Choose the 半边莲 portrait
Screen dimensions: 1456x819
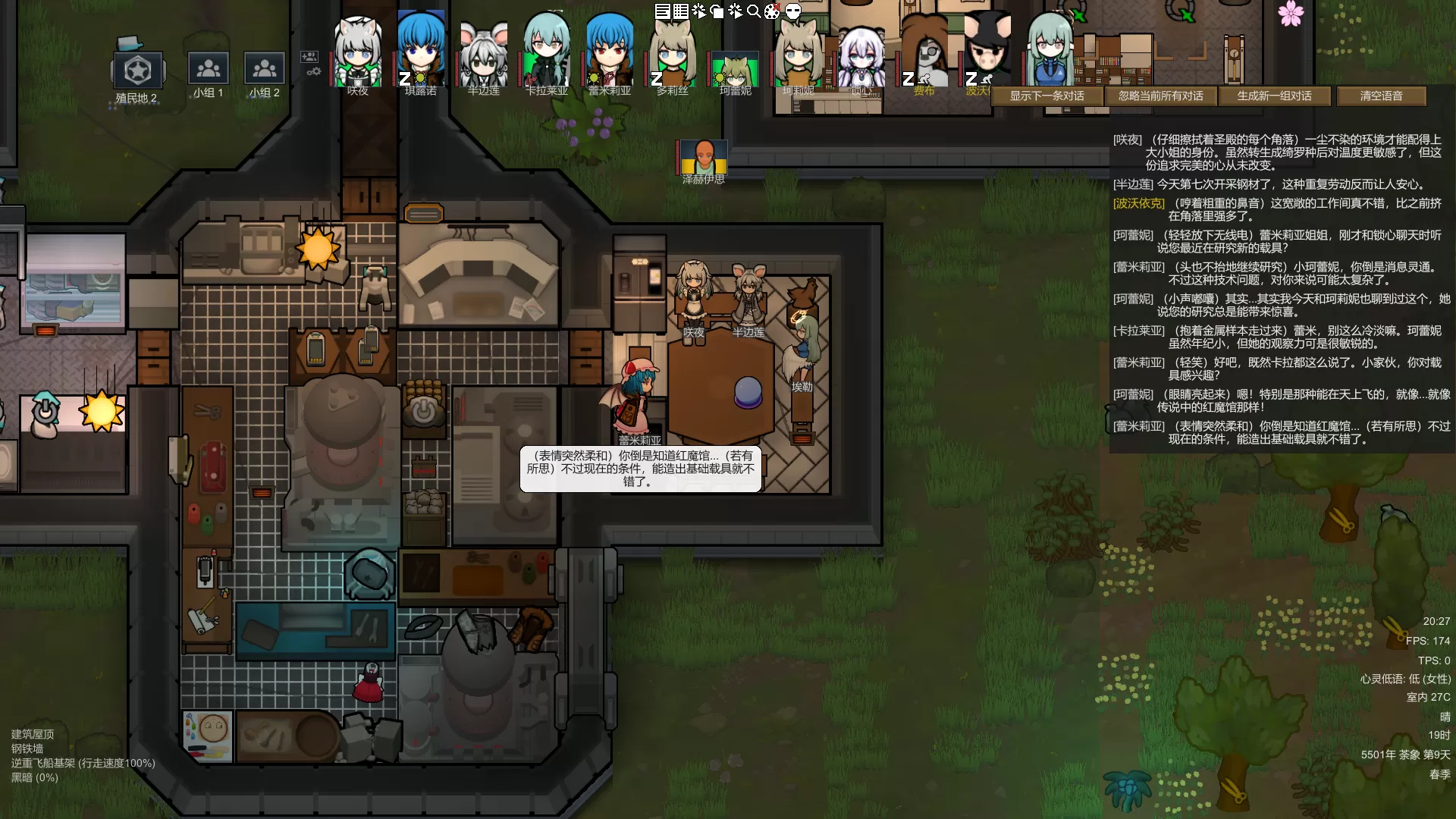click(x=484, y=53)
